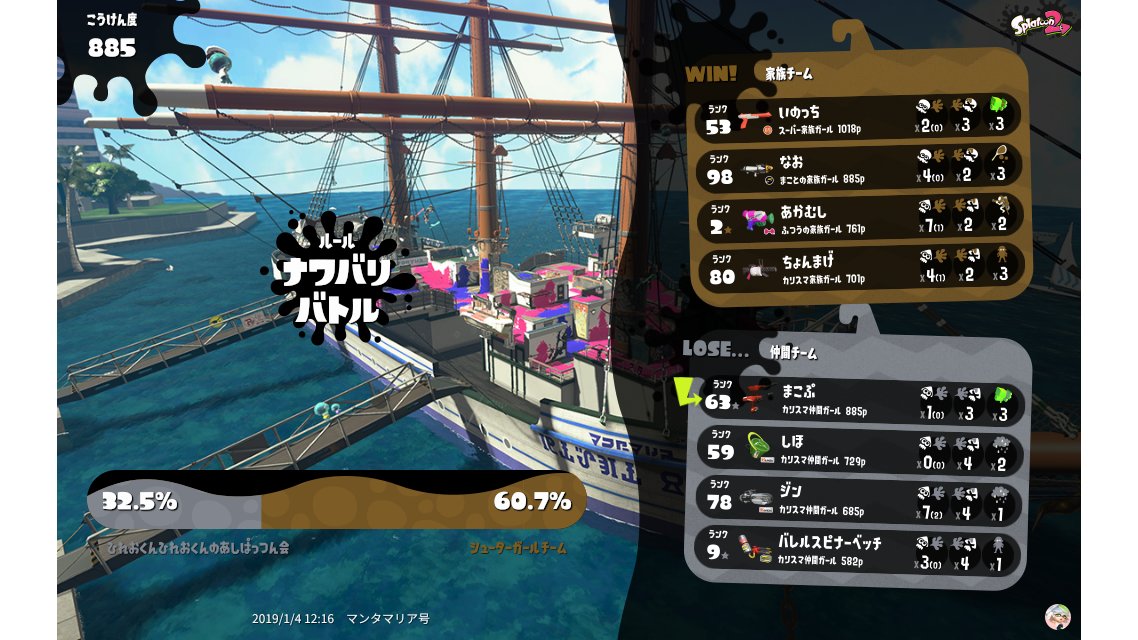Show details for player ちょんまげ
The image size is (1138, 640).
(860, 268)
